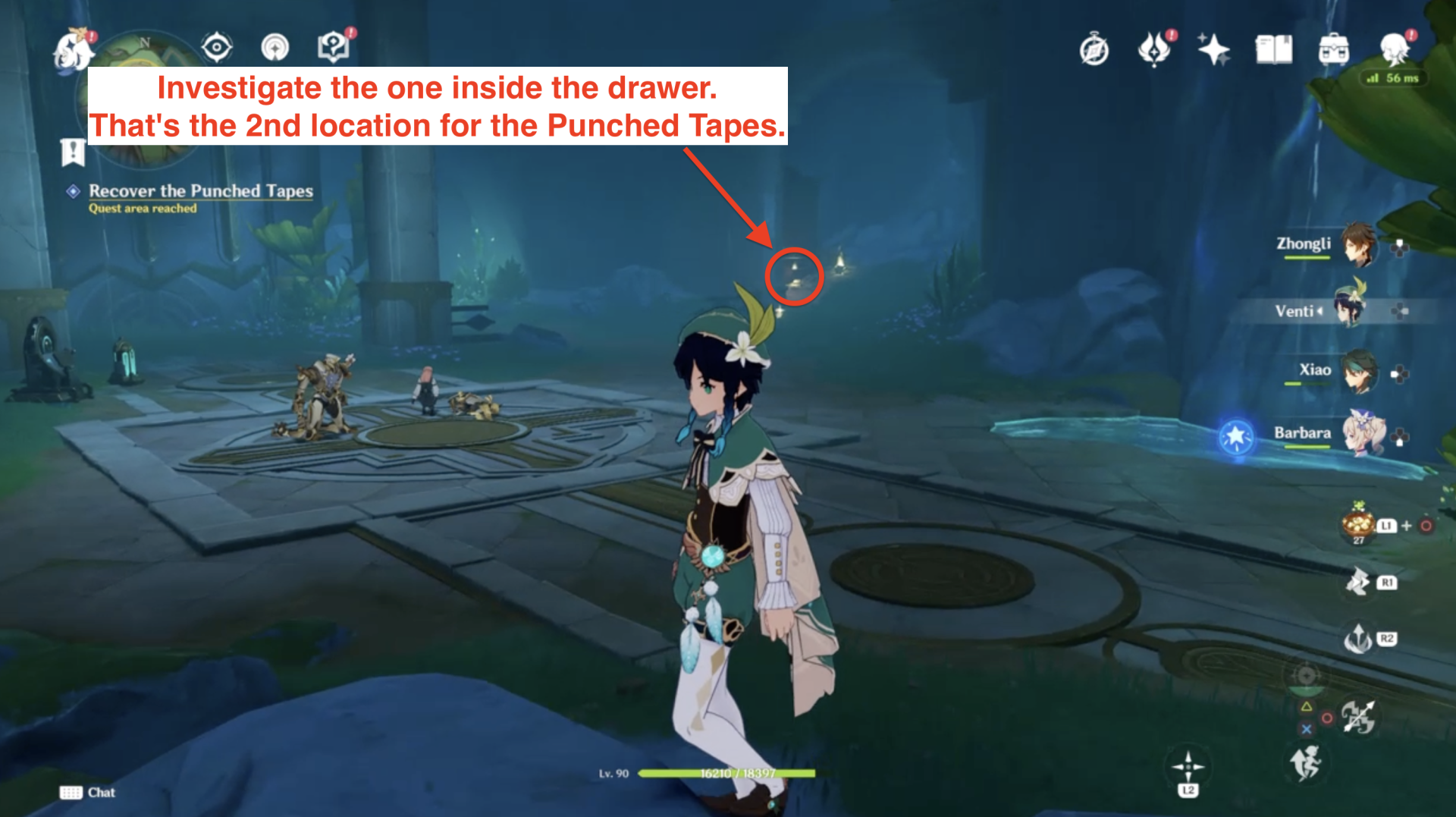Open the Paimon menu
The width and height of the screenshot is (1456, 817).
(72, 48)
